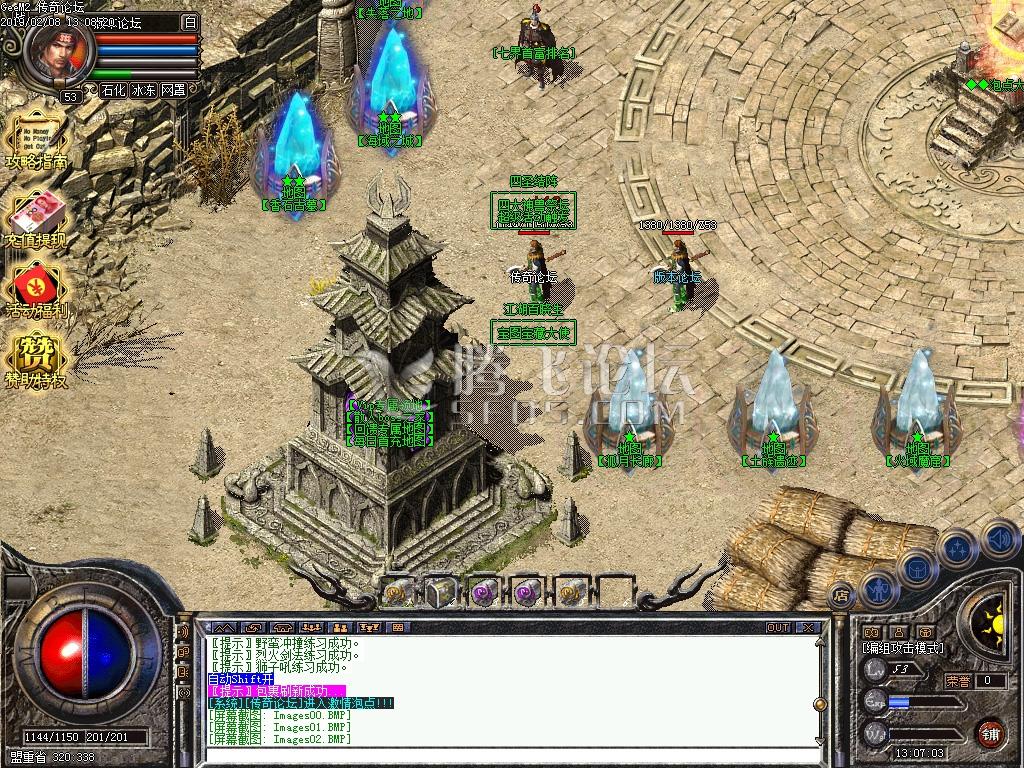The width and height of the screenshot is (1024, 768).
Task: Toggle the 网罩 status button
Action: tap(173, 90)
